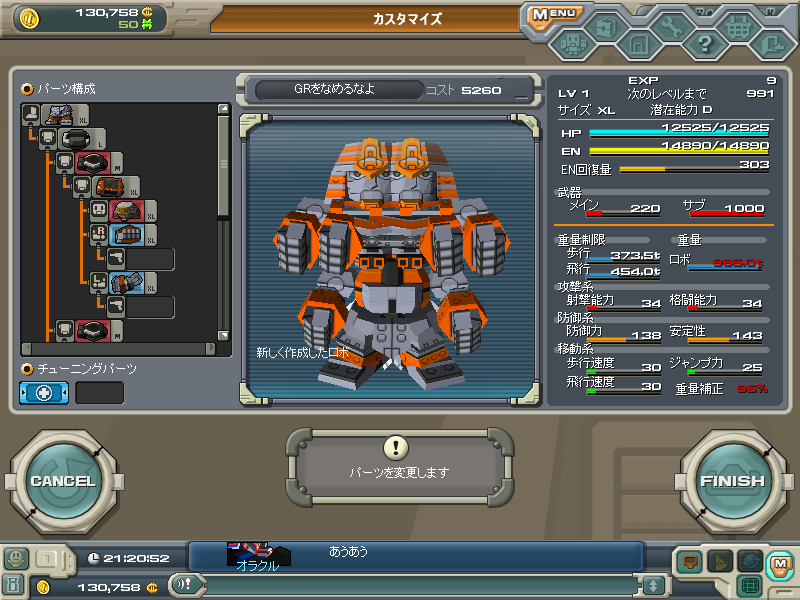Open the orange MENU button
This screenshot has width=800, height=600.
(x=553, y=15)
